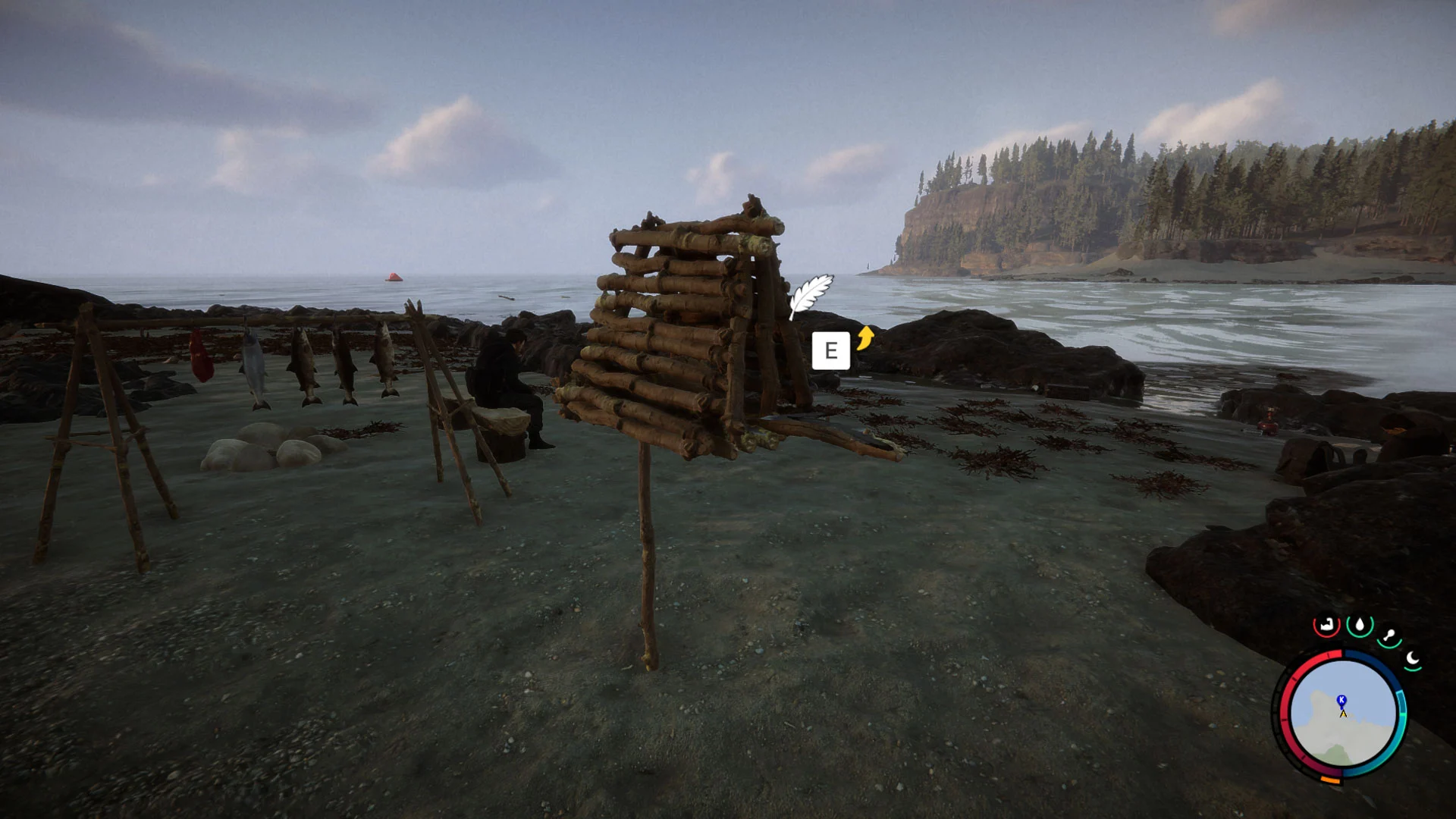Image resolution: width=1456 pixels, height=819 pixels.
Task: Click the white feather interaction icon
Action: (x=811, y=295)
